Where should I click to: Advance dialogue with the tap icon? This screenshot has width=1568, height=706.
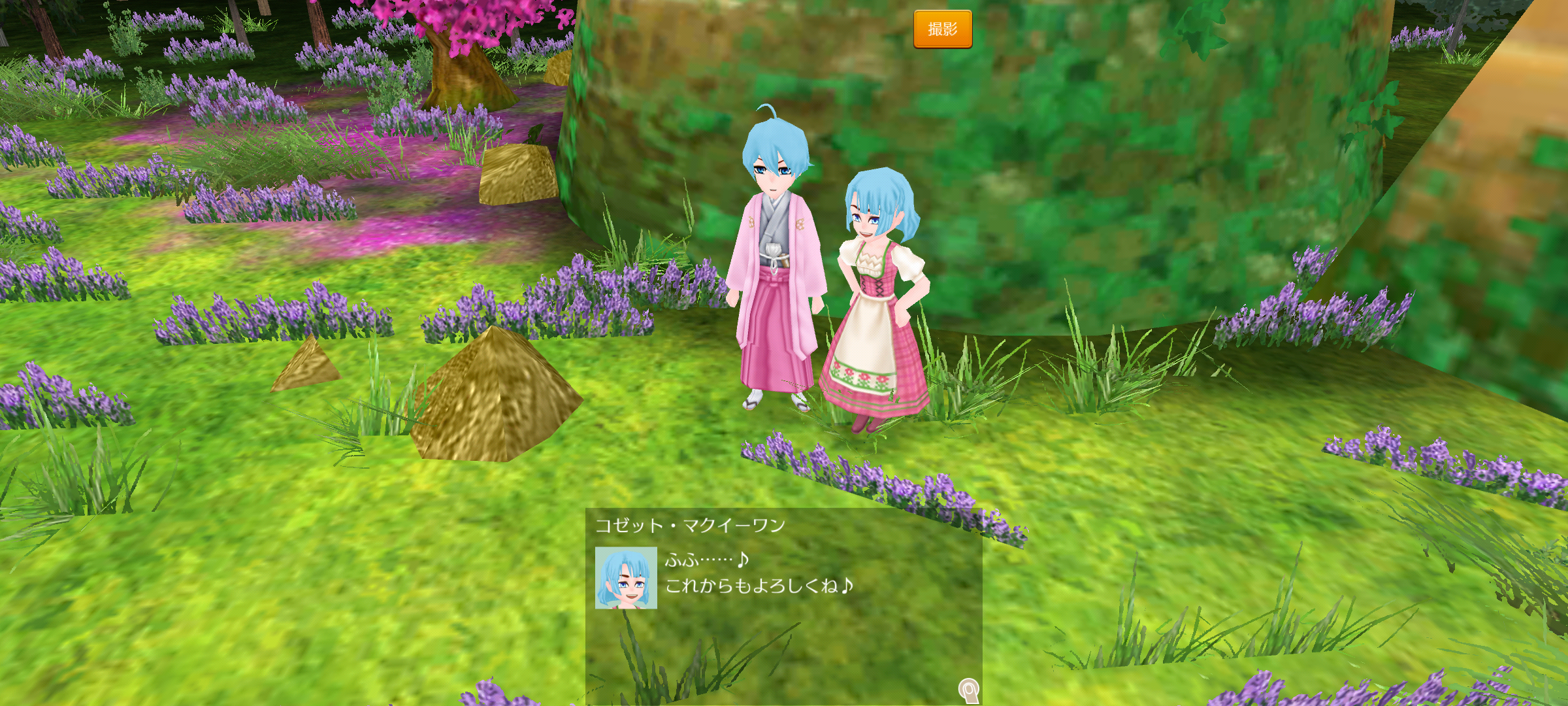968,690
